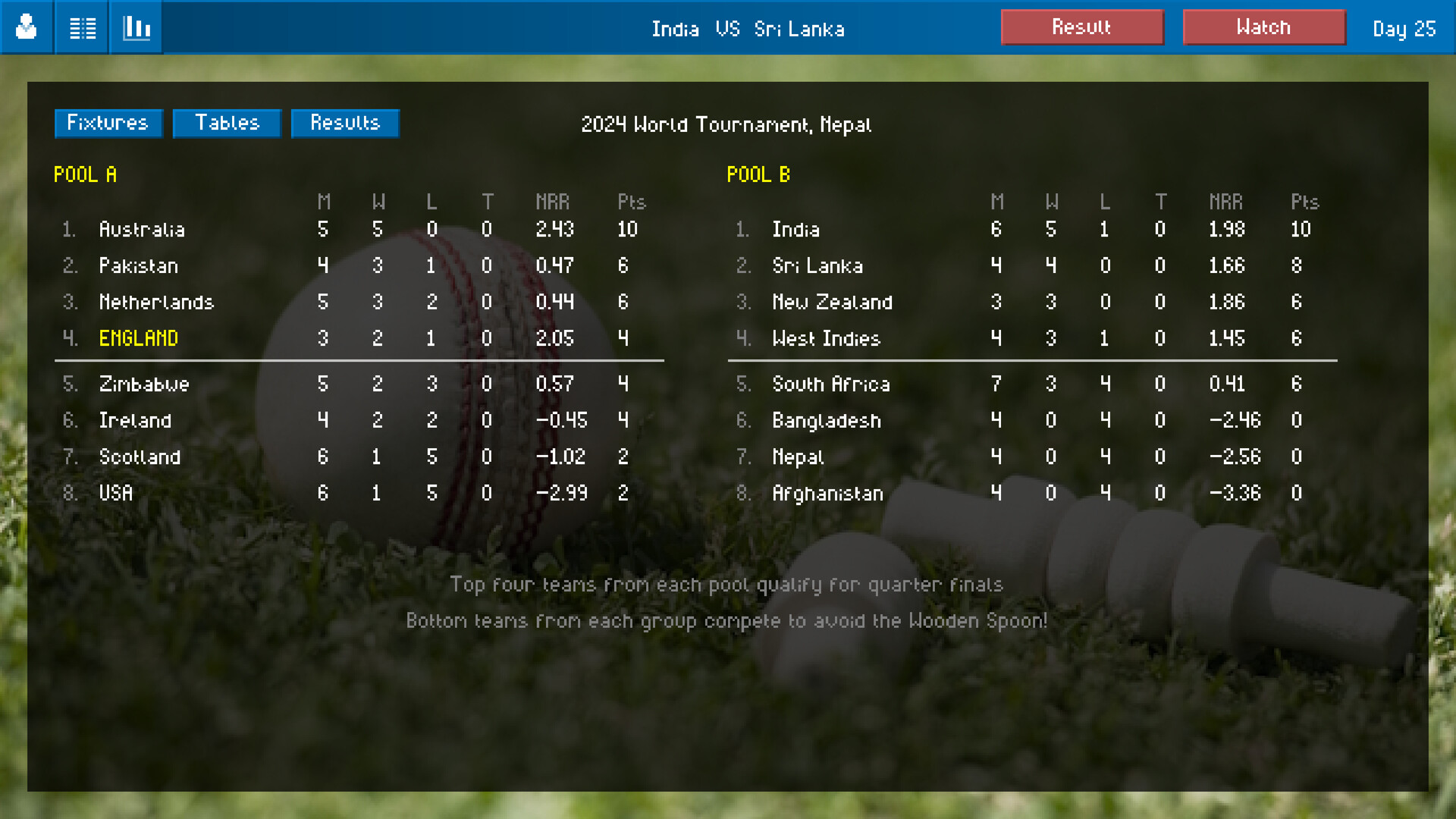Switch to the Tables tab
This screenshot has height=819, width=1456.
pyautogui.click(x=226, y=123)
